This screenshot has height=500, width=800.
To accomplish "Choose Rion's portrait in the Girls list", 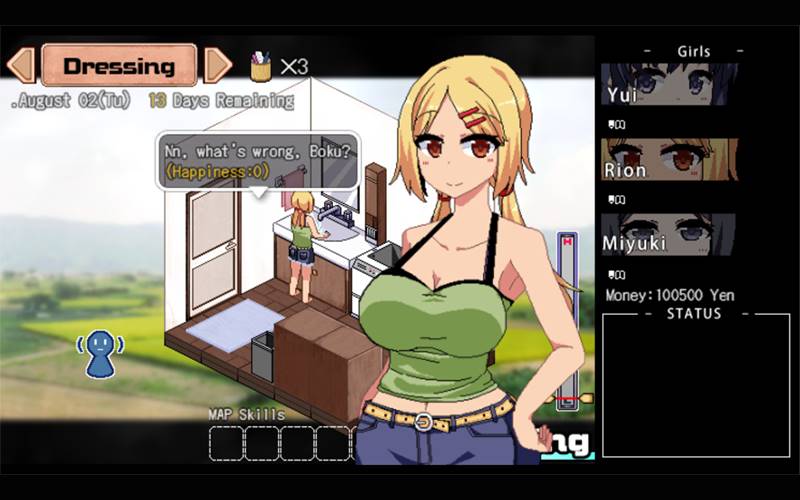I will (669, 159).
